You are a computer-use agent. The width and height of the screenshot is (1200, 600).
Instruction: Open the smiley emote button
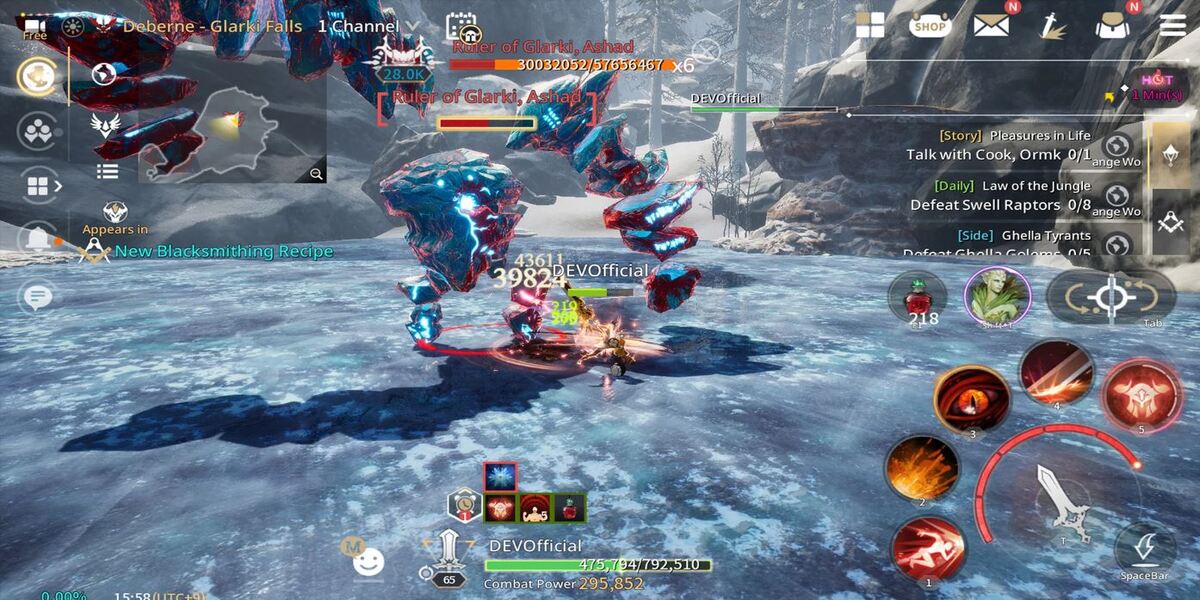368,562
